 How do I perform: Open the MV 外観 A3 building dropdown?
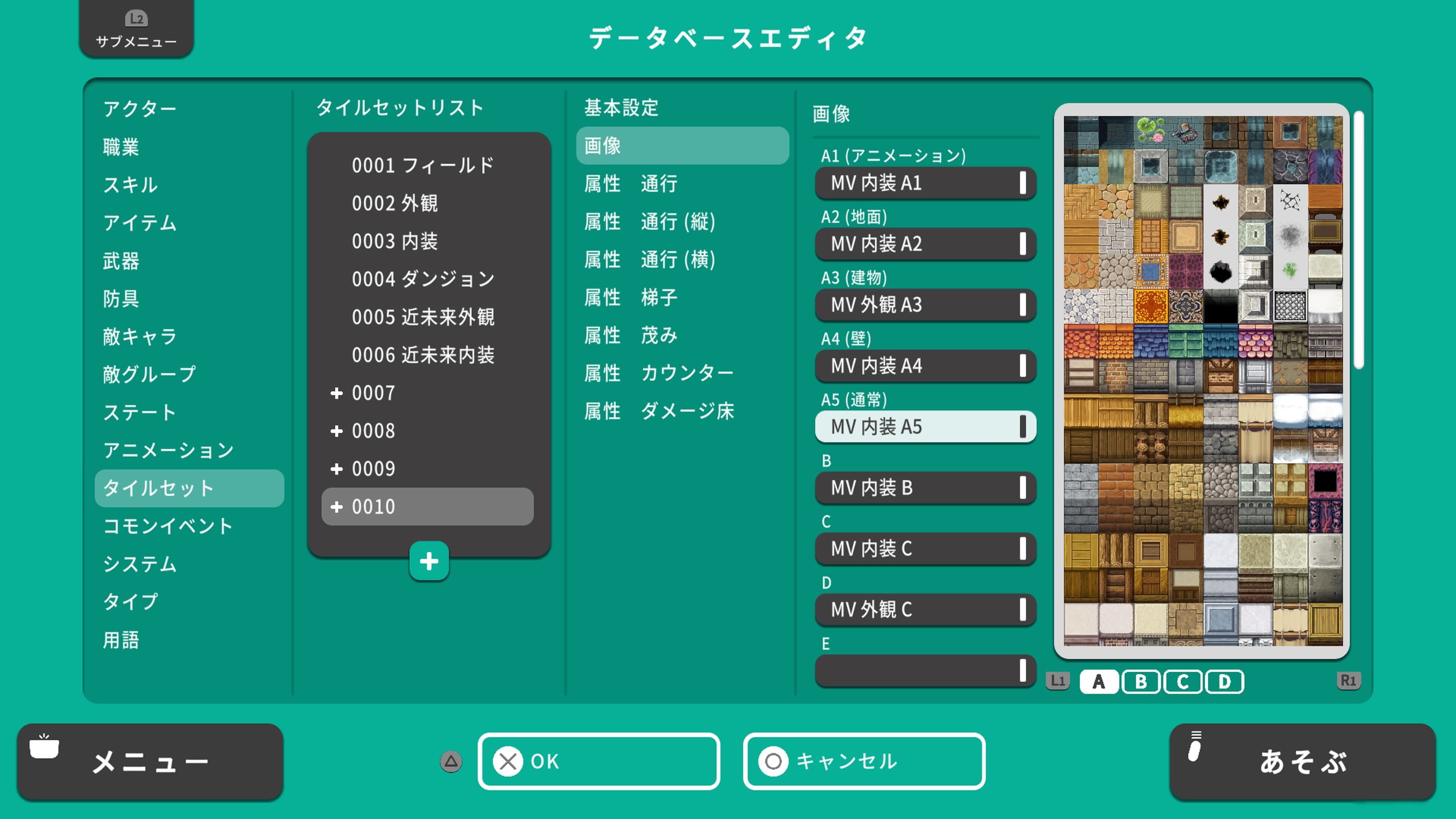[925, 305]
